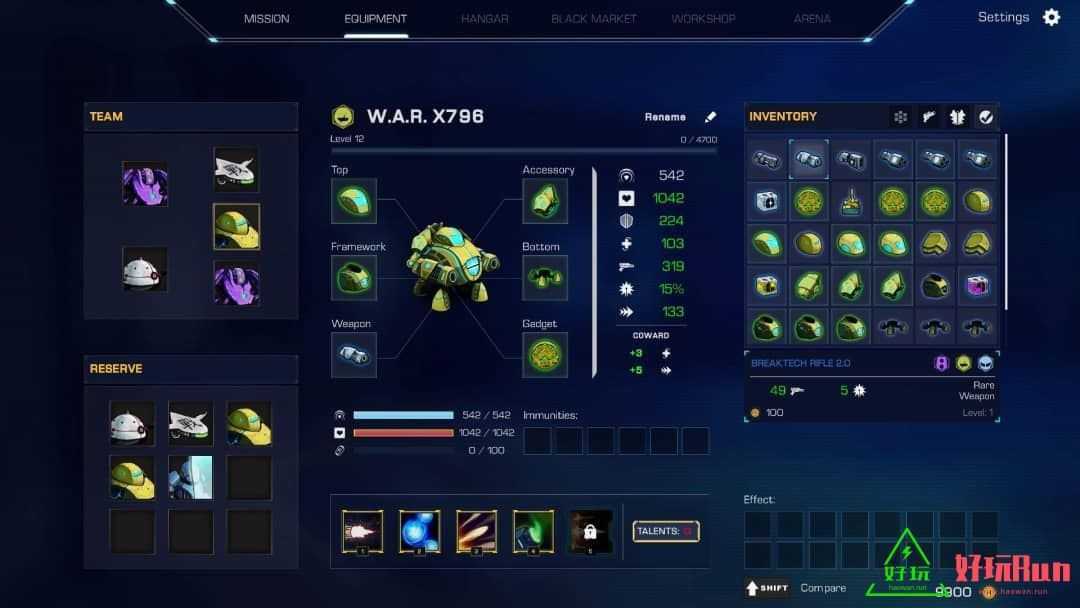
Task: Select the locked fifth ability slot
Action: [x=591, y=531]
